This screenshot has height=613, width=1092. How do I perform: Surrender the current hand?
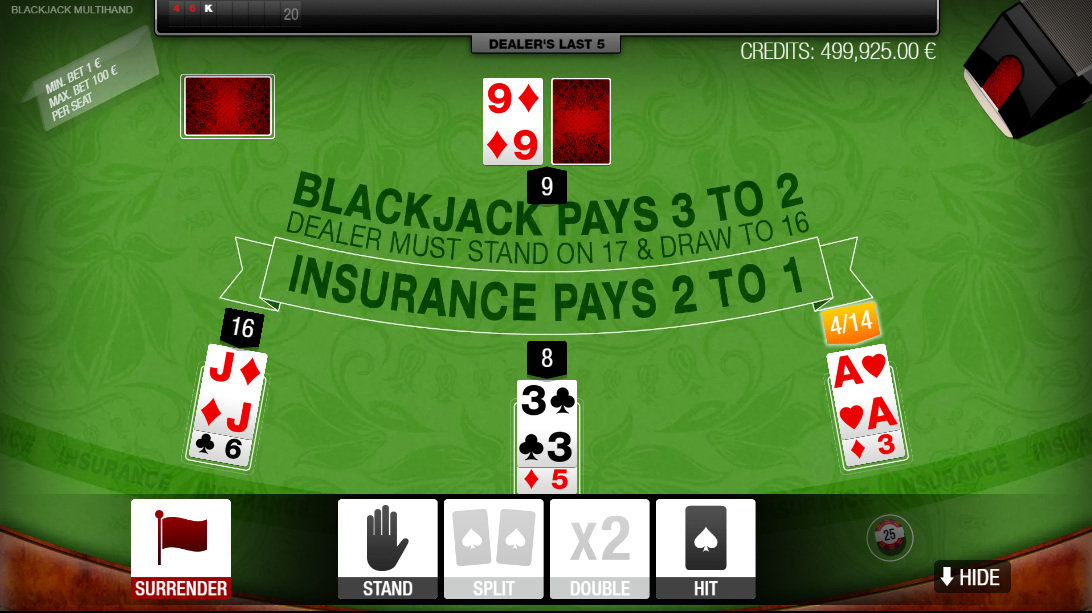point(181,548)
